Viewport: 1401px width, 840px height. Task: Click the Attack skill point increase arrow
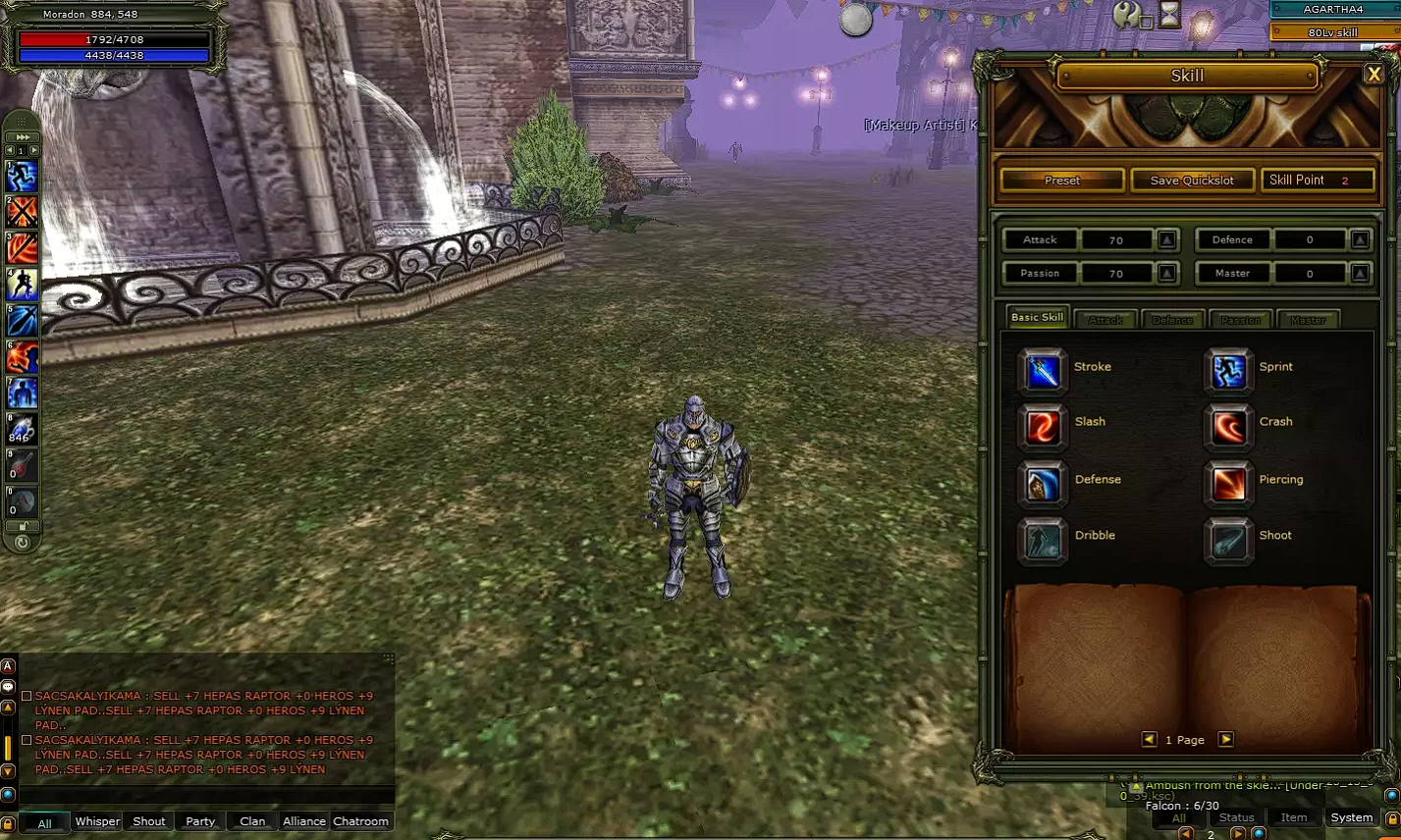tap(1165, 239)
